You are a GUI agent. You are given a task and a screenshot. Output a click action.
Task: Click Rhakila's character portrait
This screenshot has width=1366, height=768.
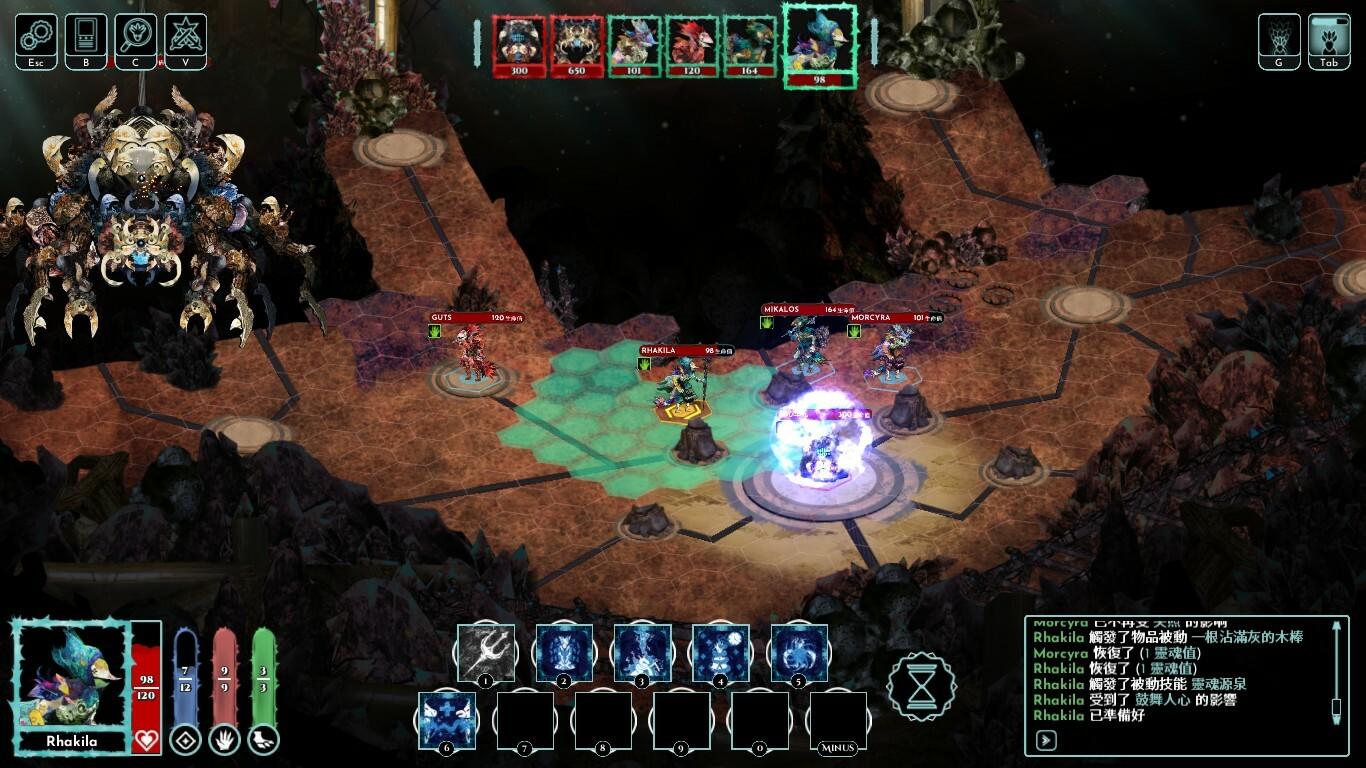(70, 677)
